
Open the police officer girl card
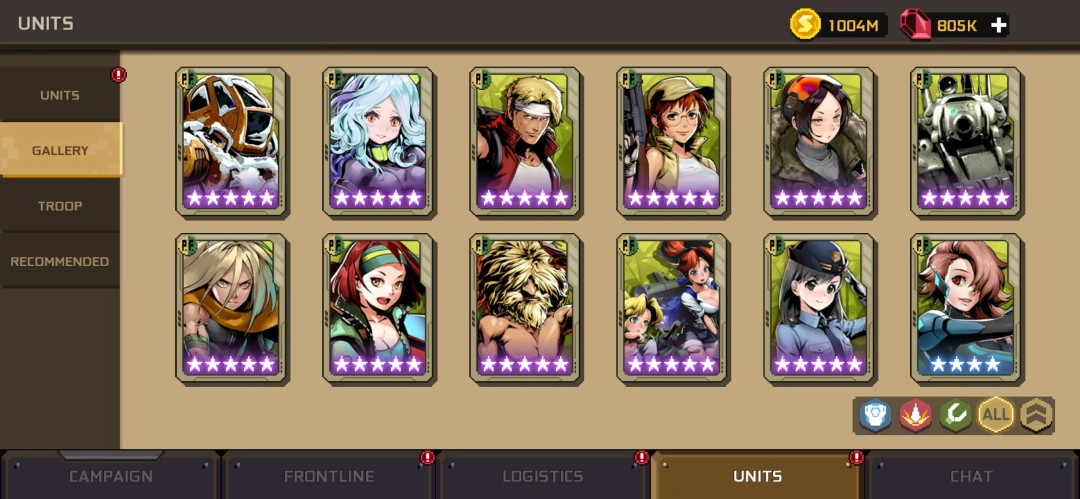pyautogui.click(x=819, y=308)
